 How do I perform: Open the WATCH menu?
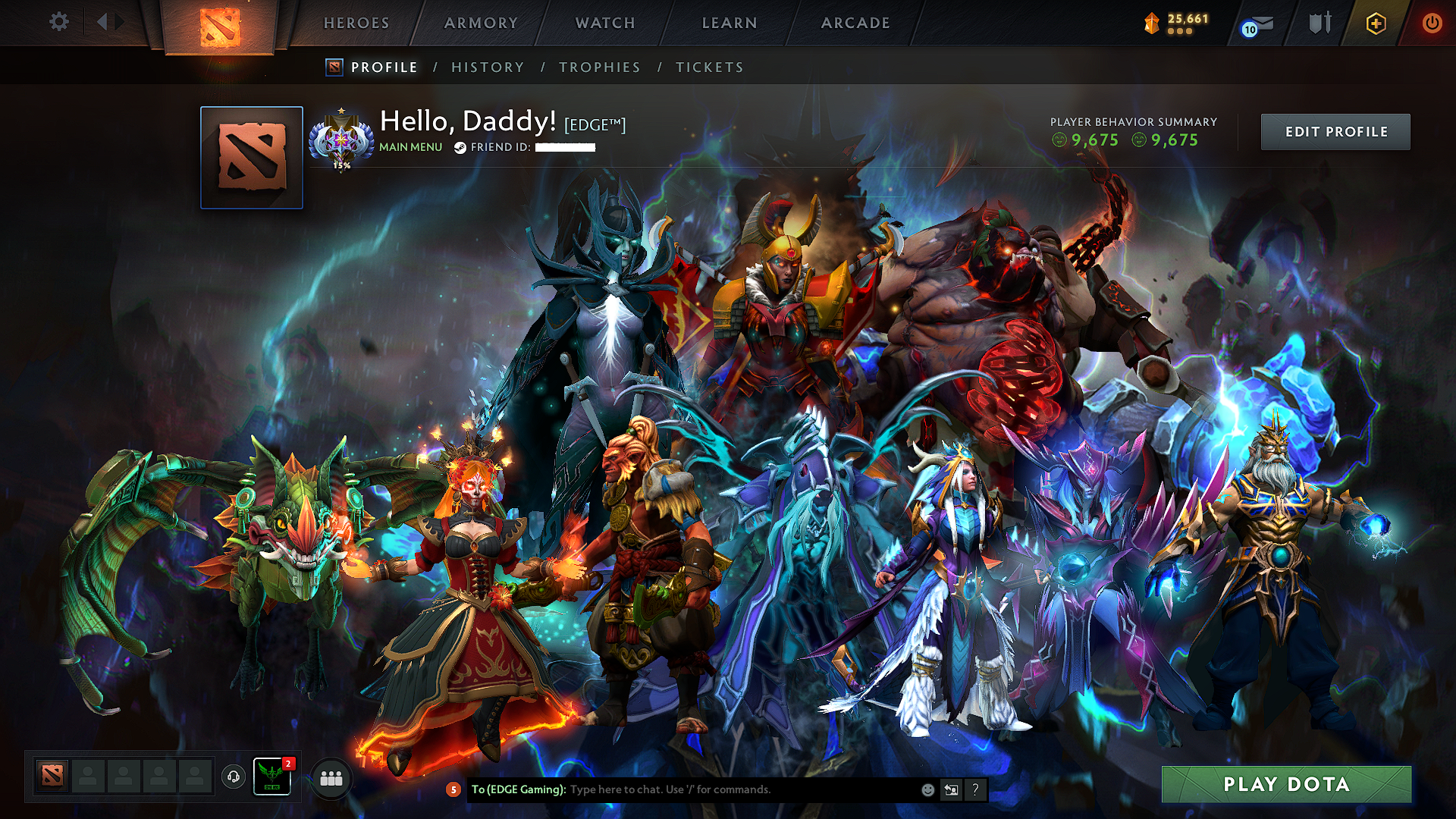click(x=604, y=23)
